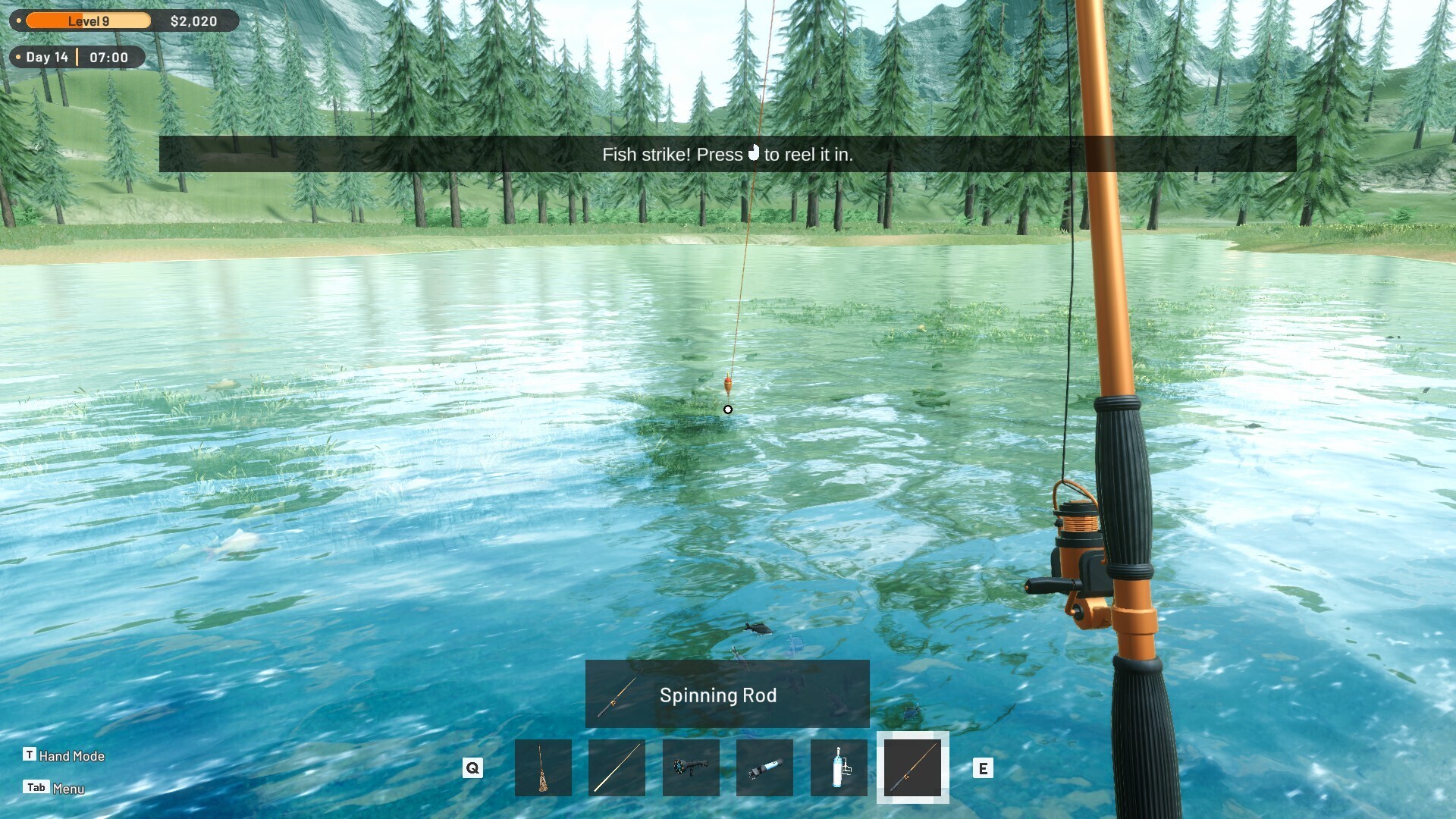The width and height of the screenshot is (1456, 819).
Task: Equip the oxygen tank from the hotbar
Action: tap(838, 767)
